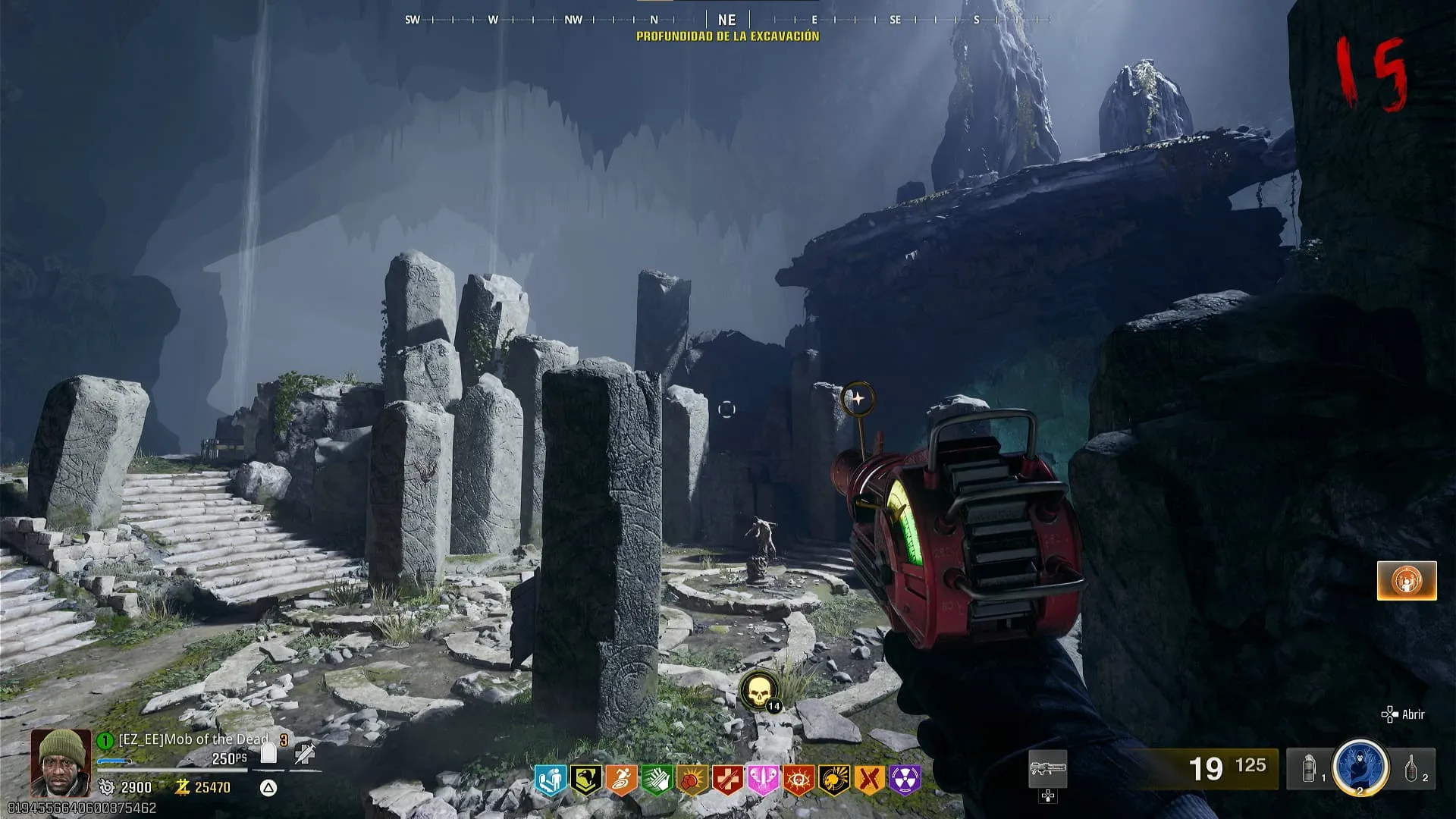Click the orange scorestreak icon

[x=1407, y=581]
